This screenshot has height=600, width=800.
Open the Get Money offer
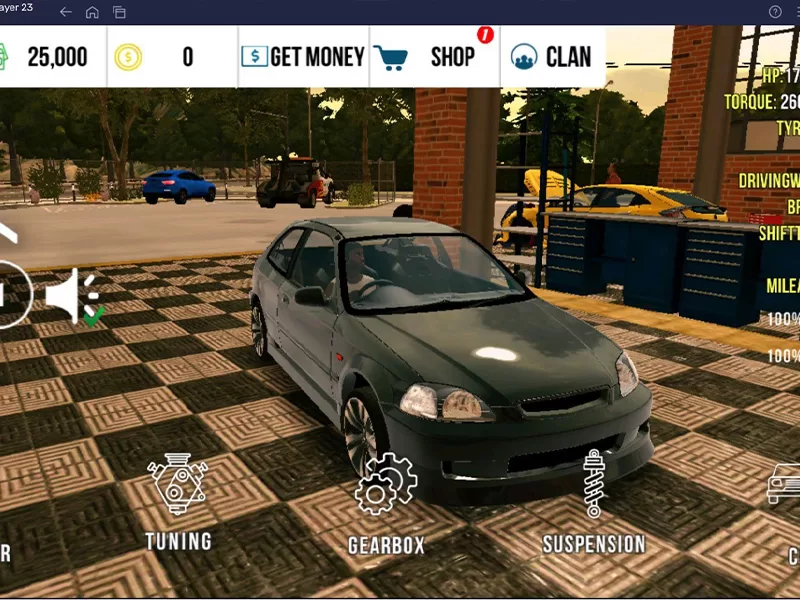(x=304, y=57)
